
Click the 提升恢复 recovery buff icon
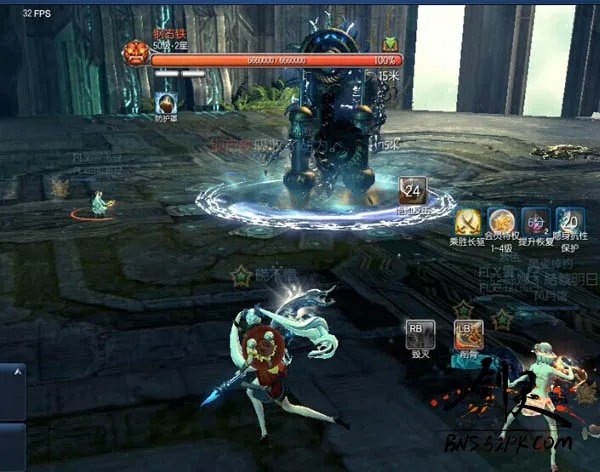pos(536,221)
